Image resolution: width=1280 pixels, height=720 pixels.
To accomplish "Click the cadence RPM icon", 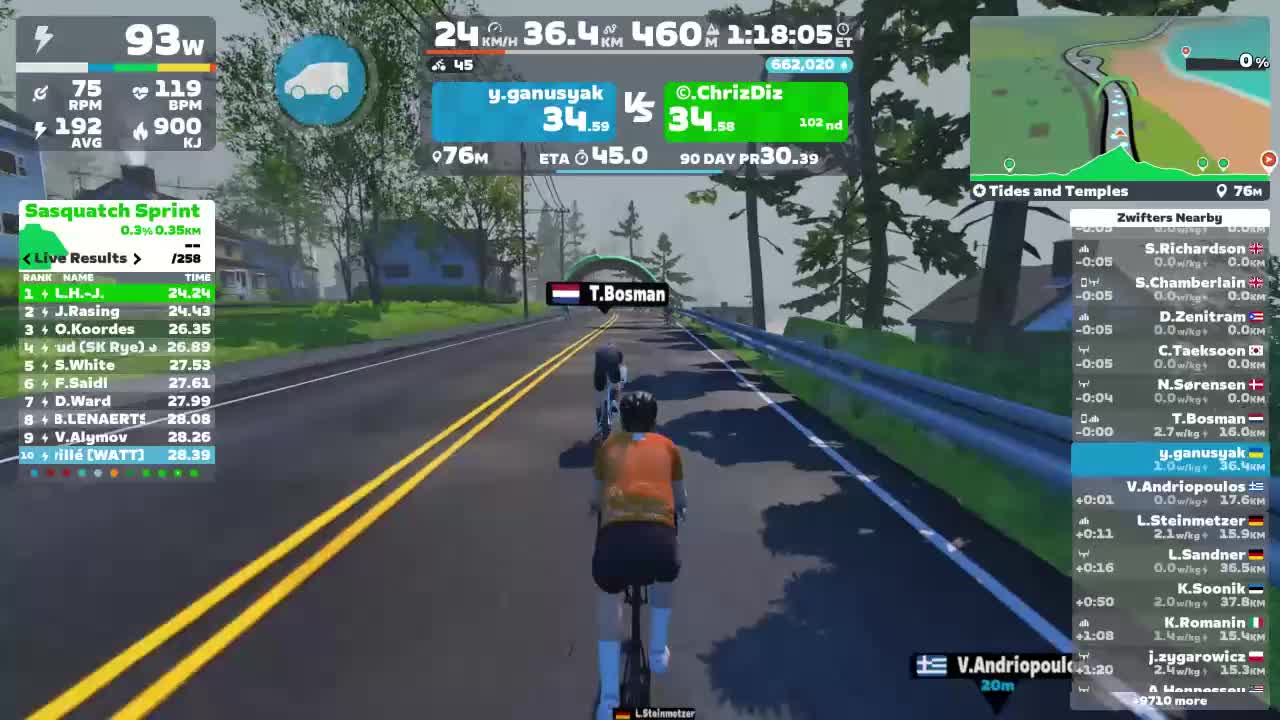I will 40,94.
